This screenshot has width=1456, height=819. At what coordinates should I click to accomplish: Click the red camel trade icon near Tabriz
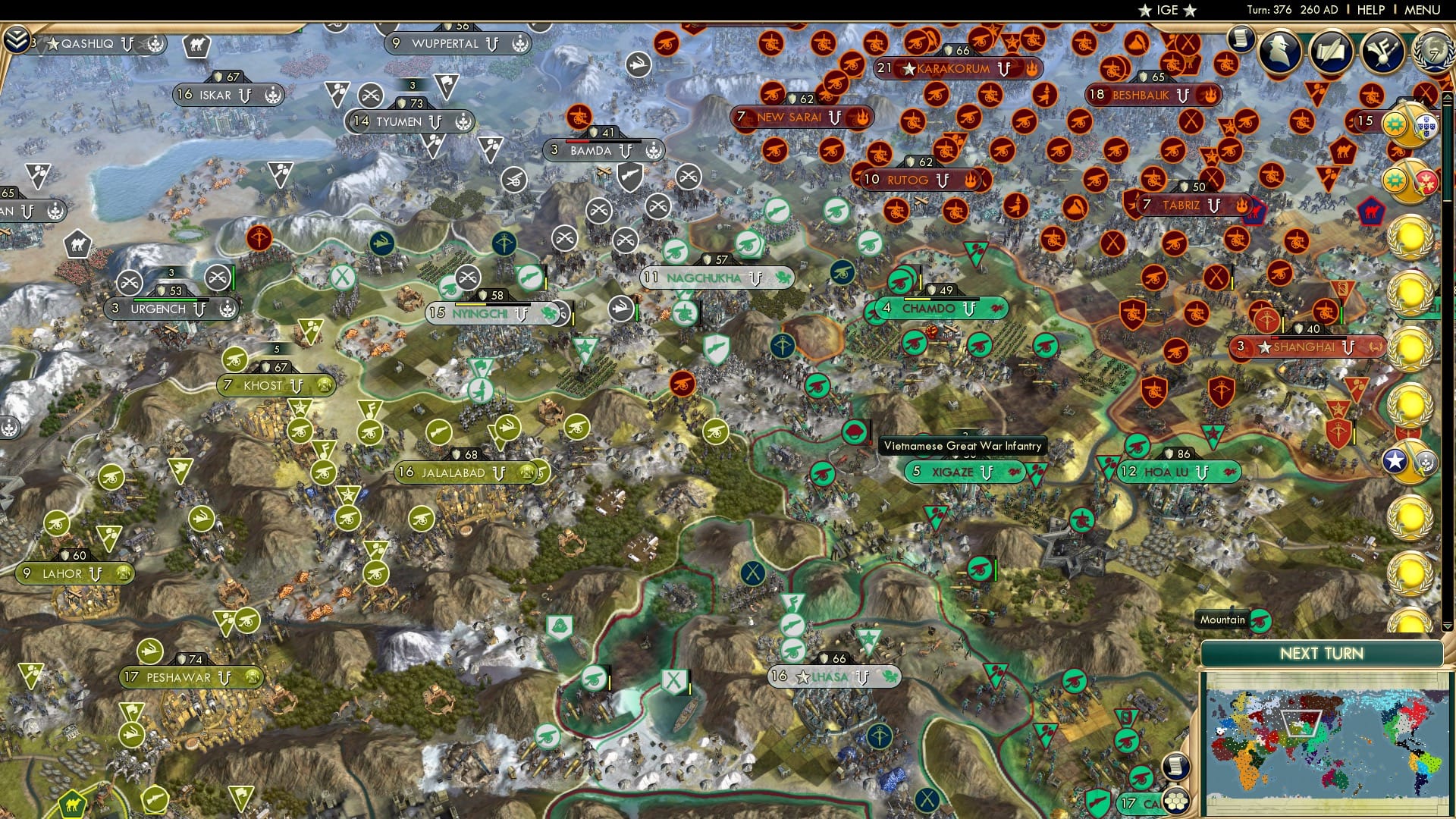coord(1370,210)
